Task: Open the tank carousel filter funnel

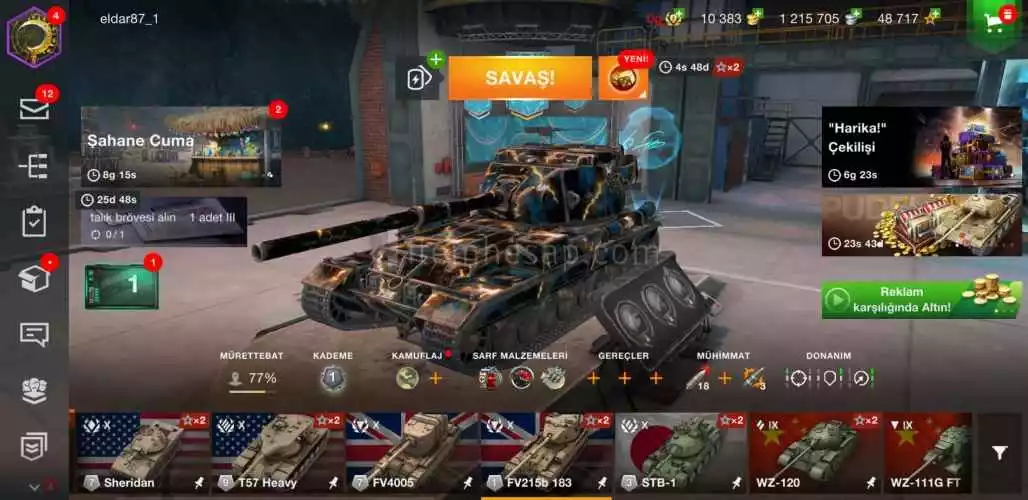Action: [x=999, y=453]
